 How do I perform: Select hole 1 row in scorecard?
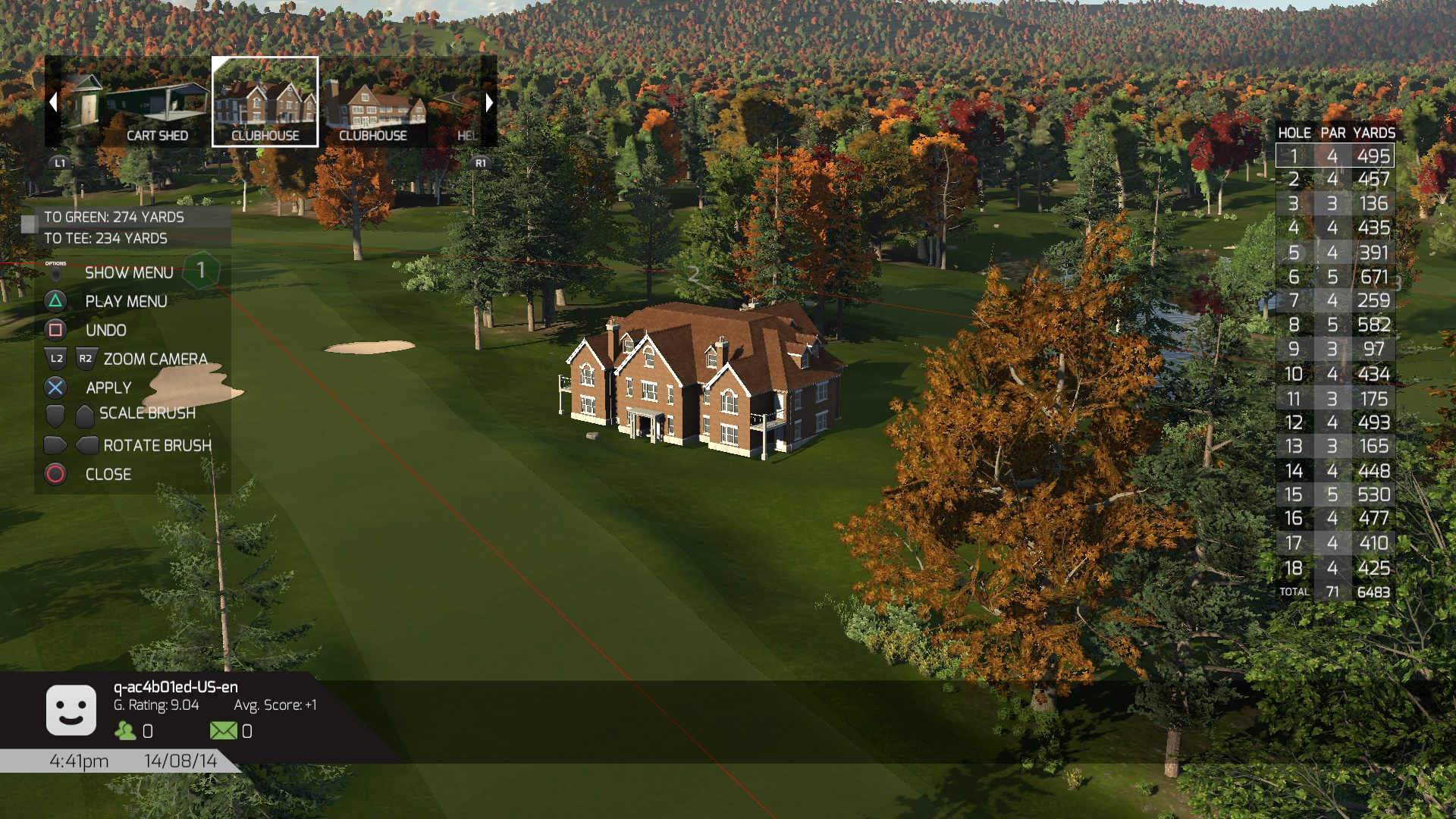[x=1335, y=156]
